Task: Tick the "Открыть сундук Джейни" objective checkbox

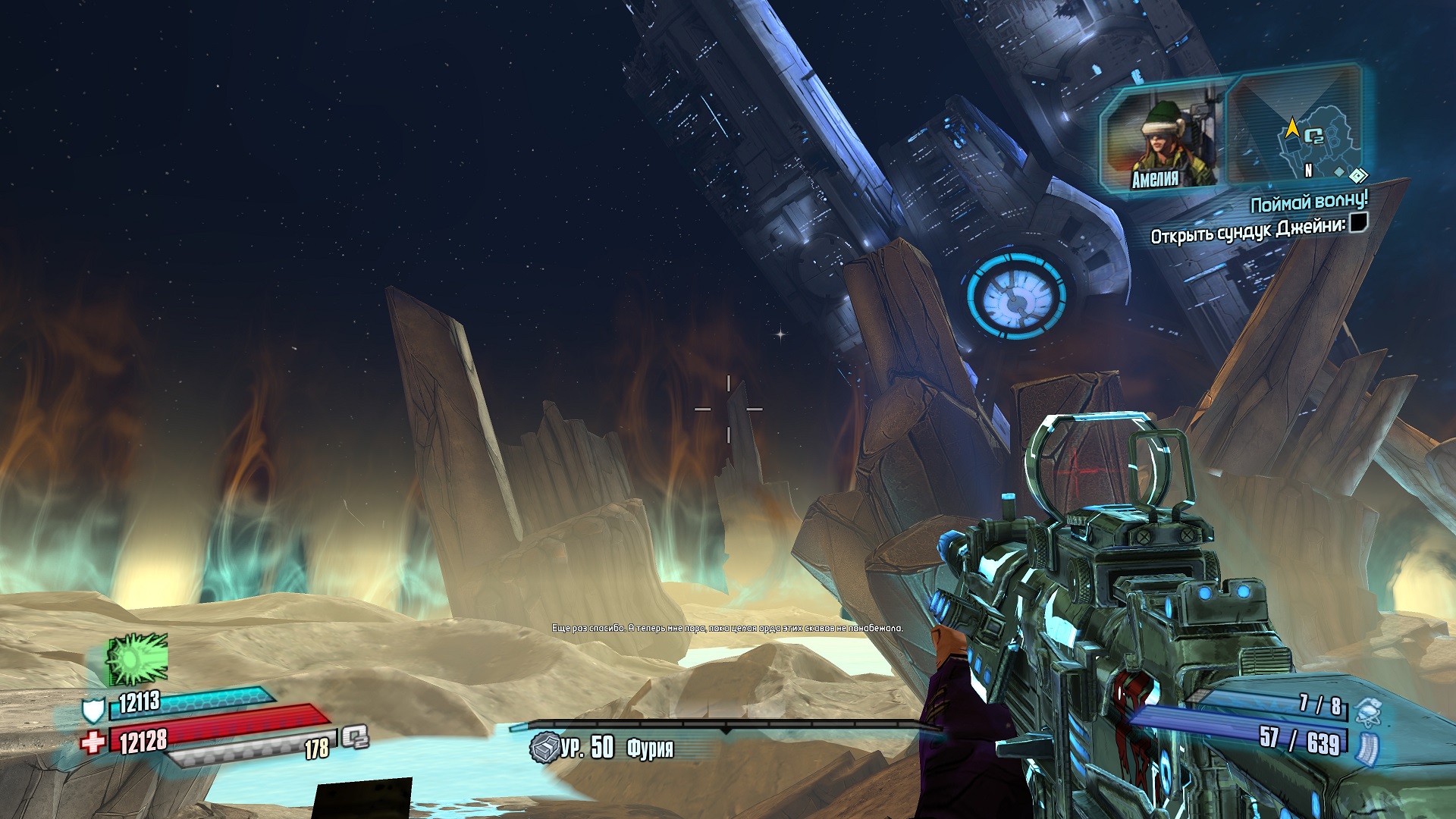Action: (1358, 223)
